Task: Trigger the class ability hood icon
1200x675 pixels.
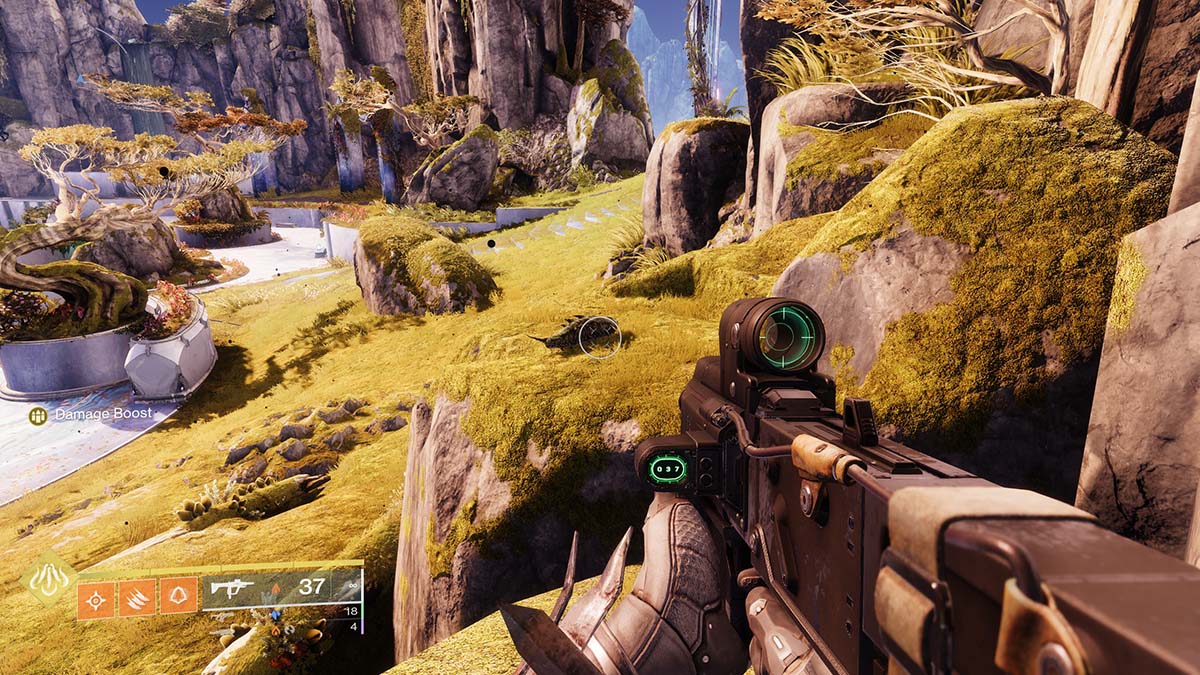Action: point(179,598)
